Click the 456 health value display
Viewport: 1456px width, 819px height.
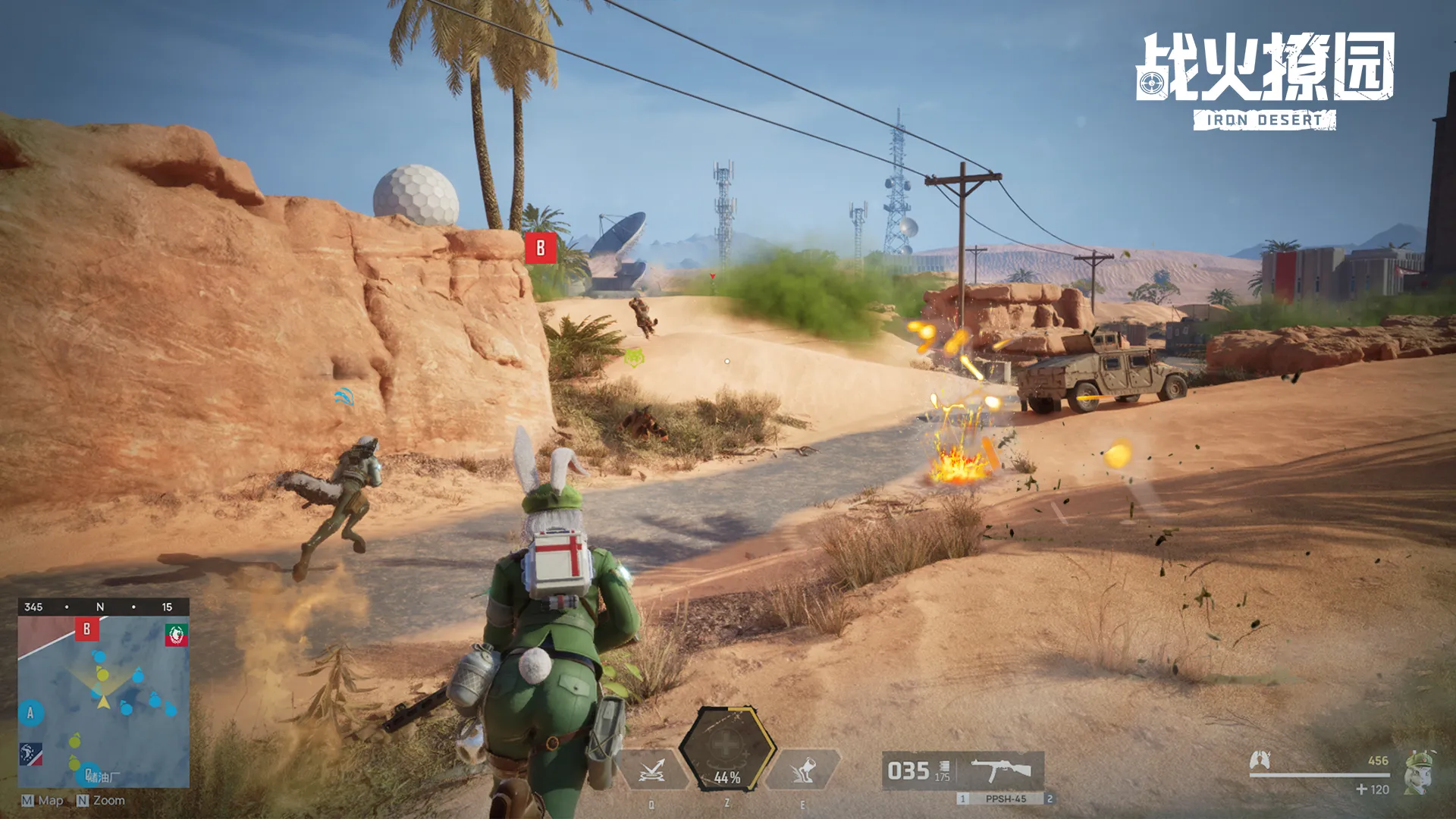tap(1378, 761)
